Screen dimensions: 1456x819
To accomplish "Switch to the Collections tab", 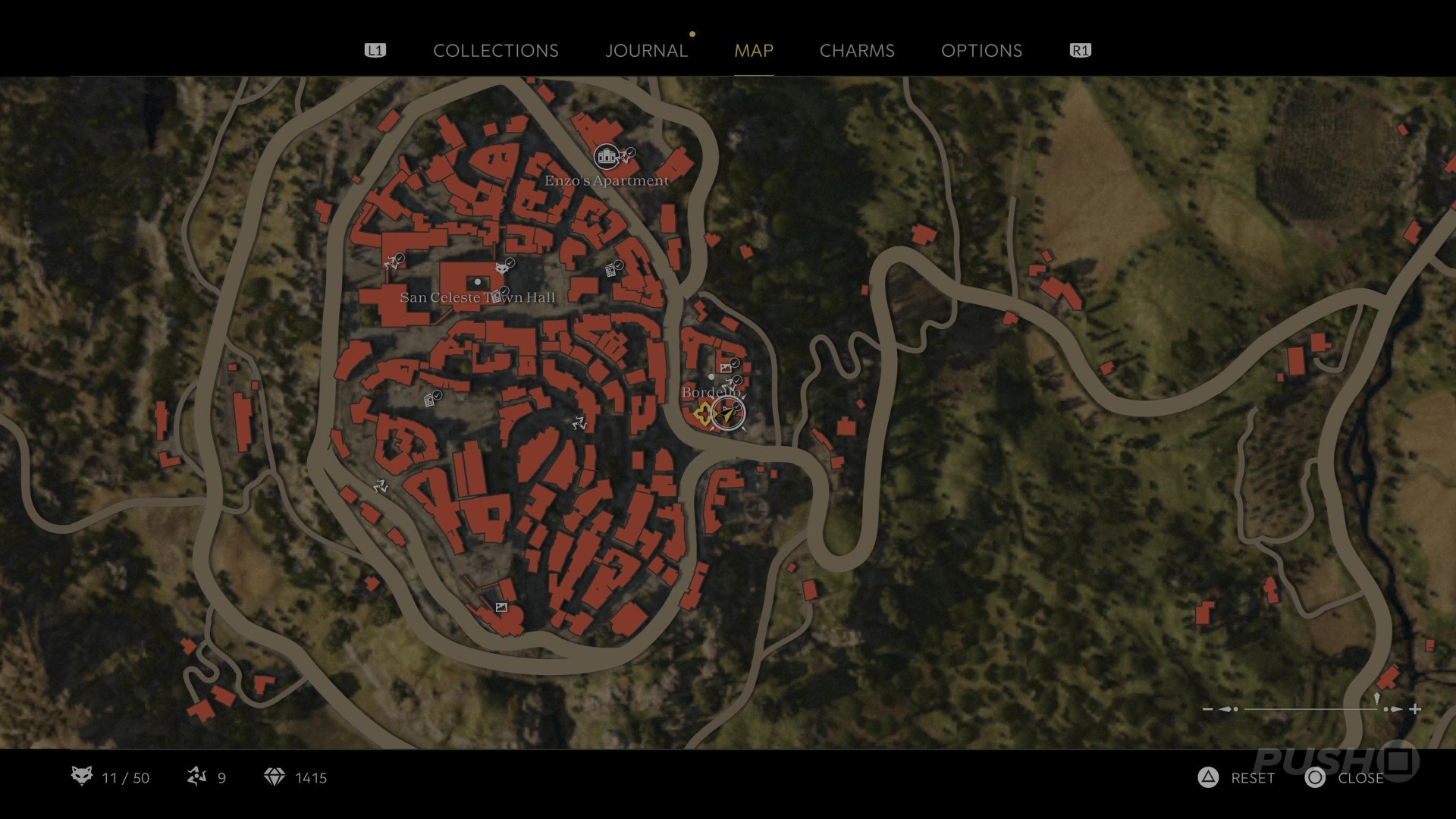I will point(495,51).
